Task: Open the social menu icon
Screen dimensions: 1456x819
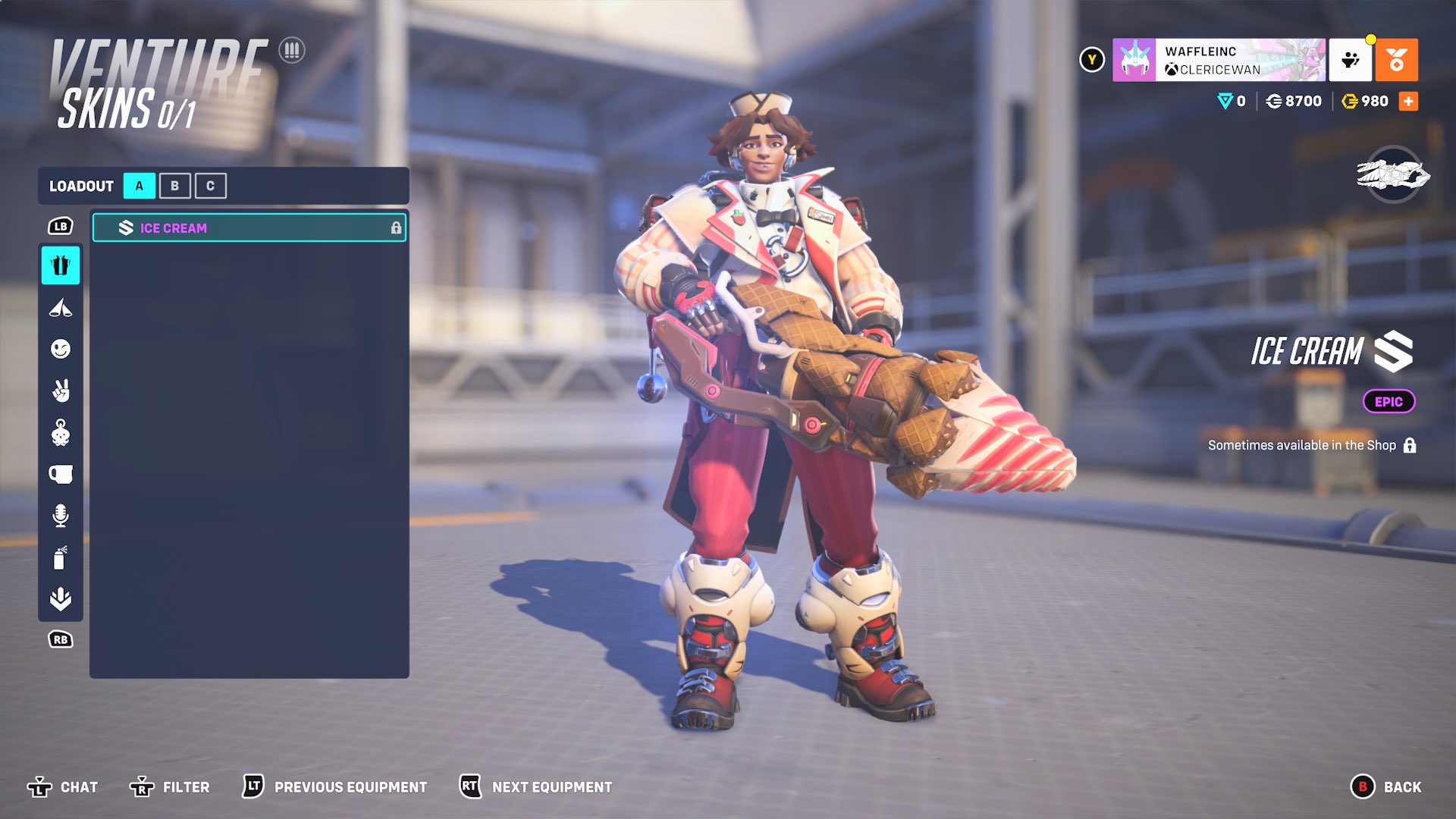Action: (x=1350, y=60)
